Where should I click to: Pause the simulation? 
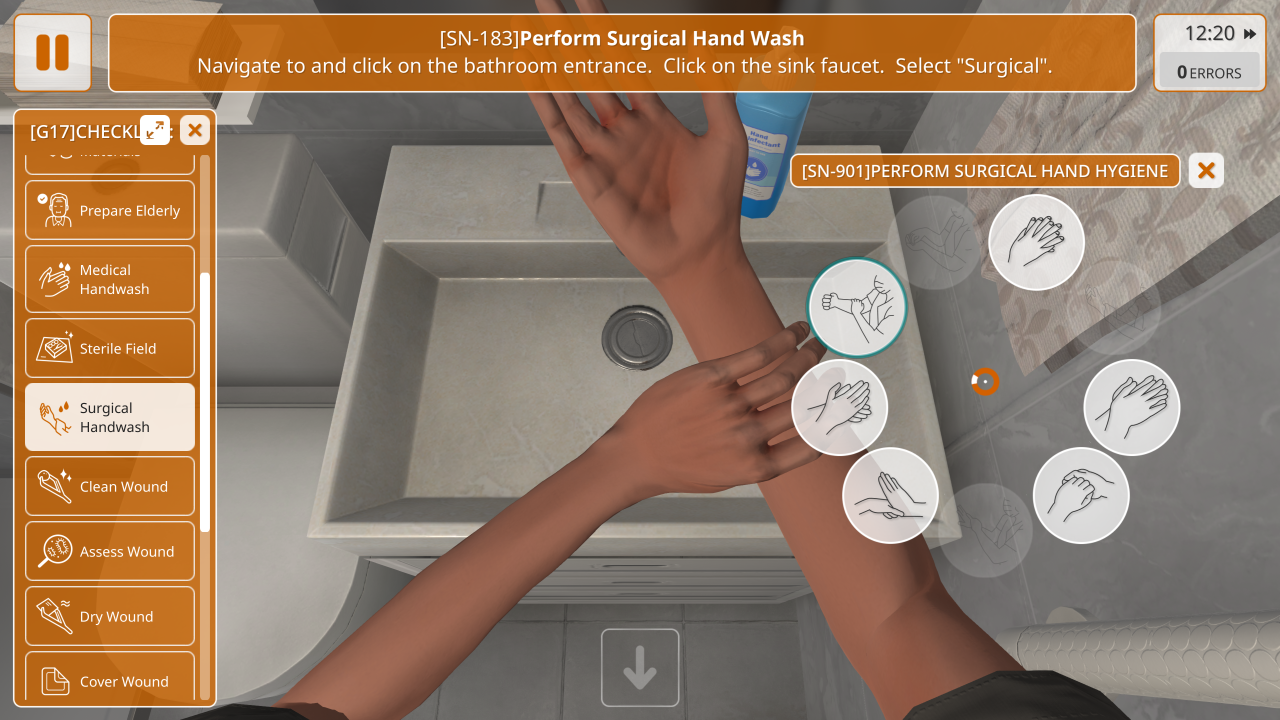(52, 52)
